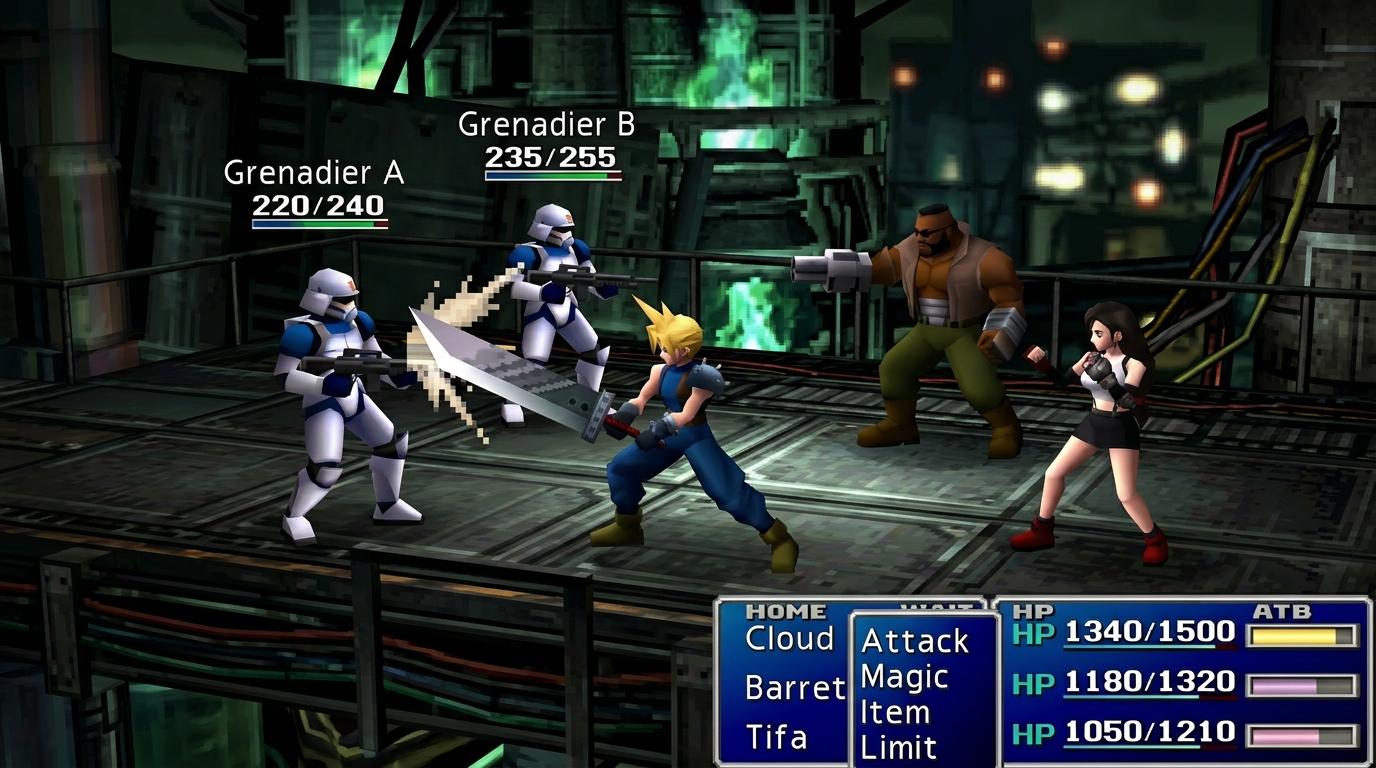The image size is (1376, 768).
Task: Select Cloud in the party list
Action: (x=790, y=639)
